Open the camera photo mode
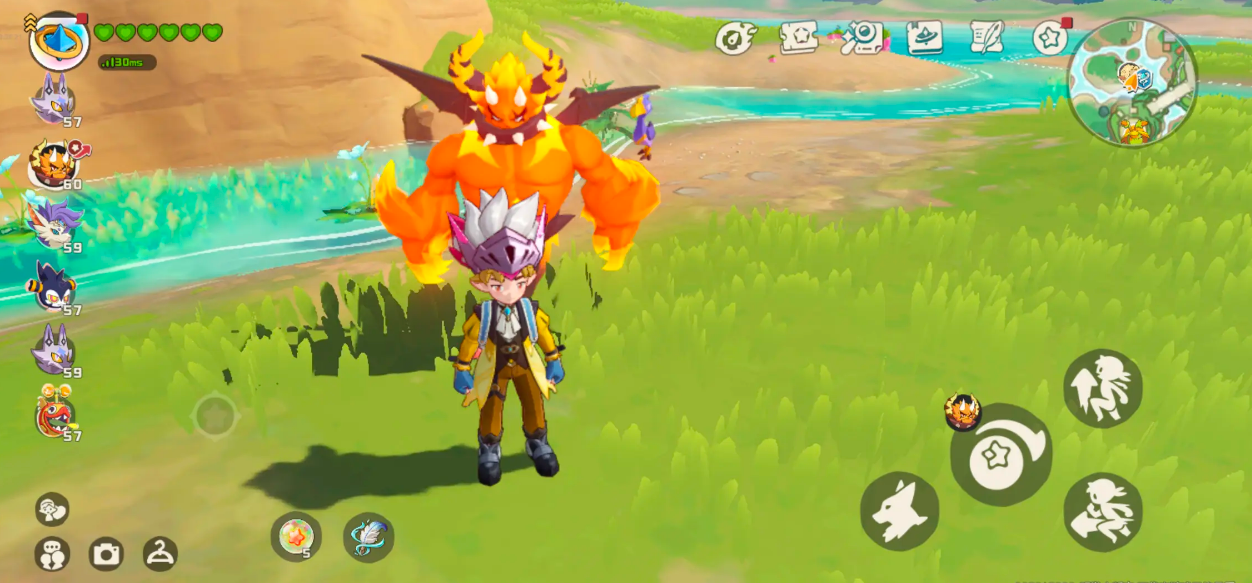Viewport: 1252px width, 583px height. coord(106,553)
